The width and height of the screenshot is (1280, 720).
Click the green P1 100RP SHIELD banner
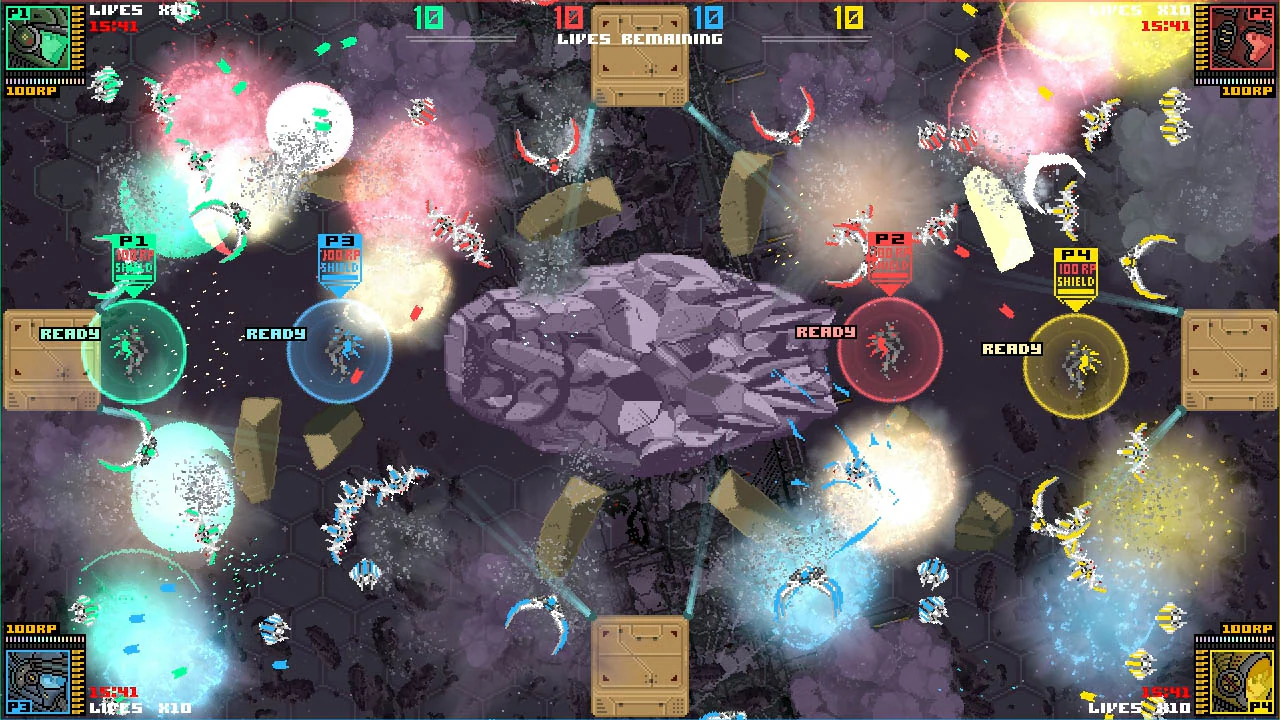click(x=136, y=258)
